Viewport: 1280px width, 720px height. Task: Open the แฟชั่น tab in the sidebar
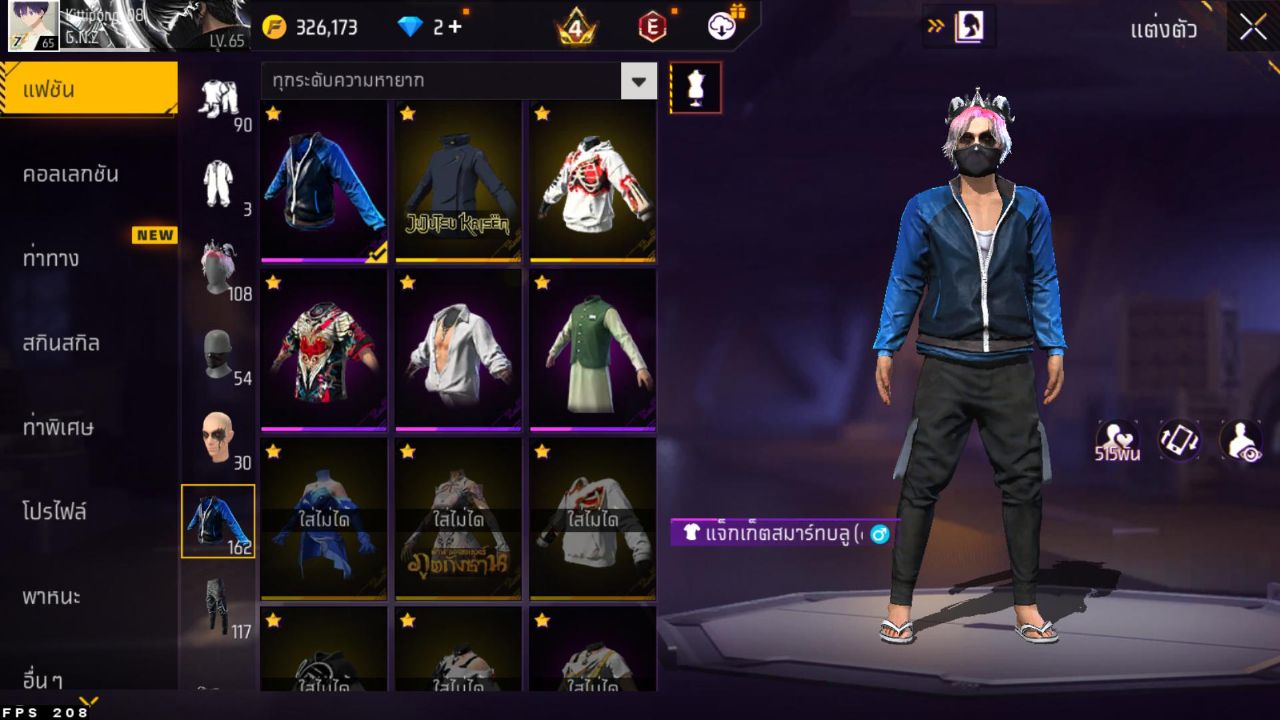tap(88, 87)
